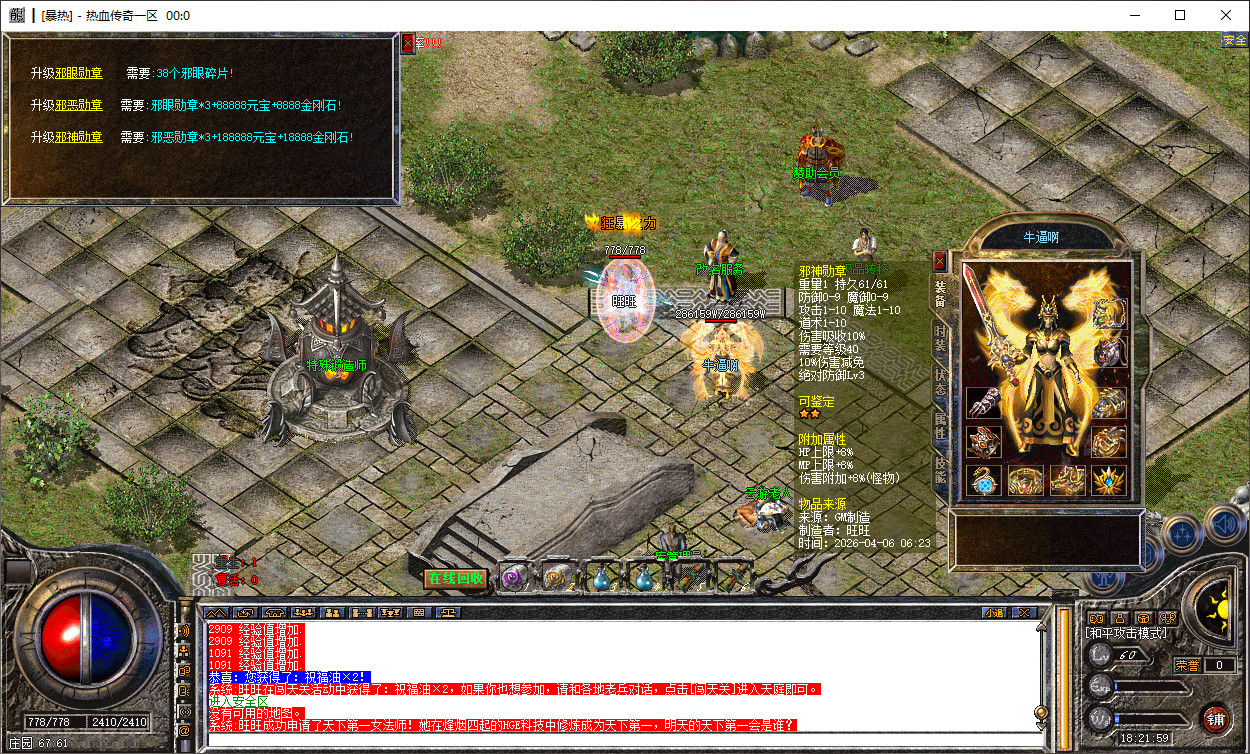Click the swan-shaped equipment slot
The image size is (1250, 754).
pyautogui.click(x=984, y=479)
